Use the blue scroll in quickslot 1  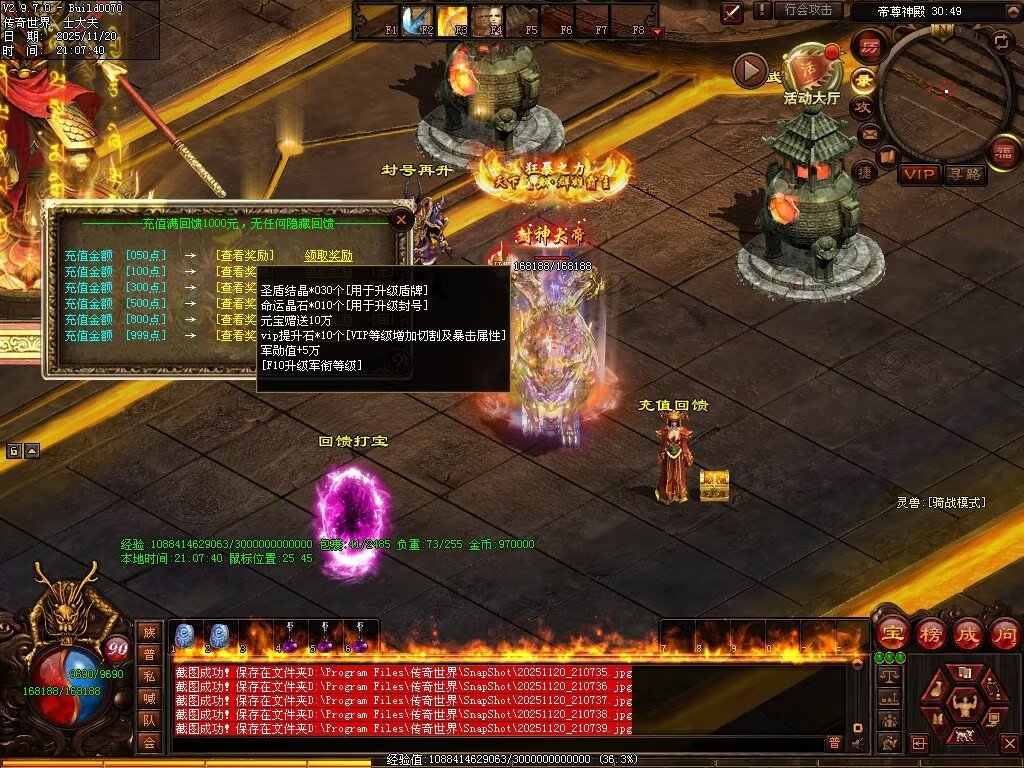pyautogui.click(x=184, y=636)
